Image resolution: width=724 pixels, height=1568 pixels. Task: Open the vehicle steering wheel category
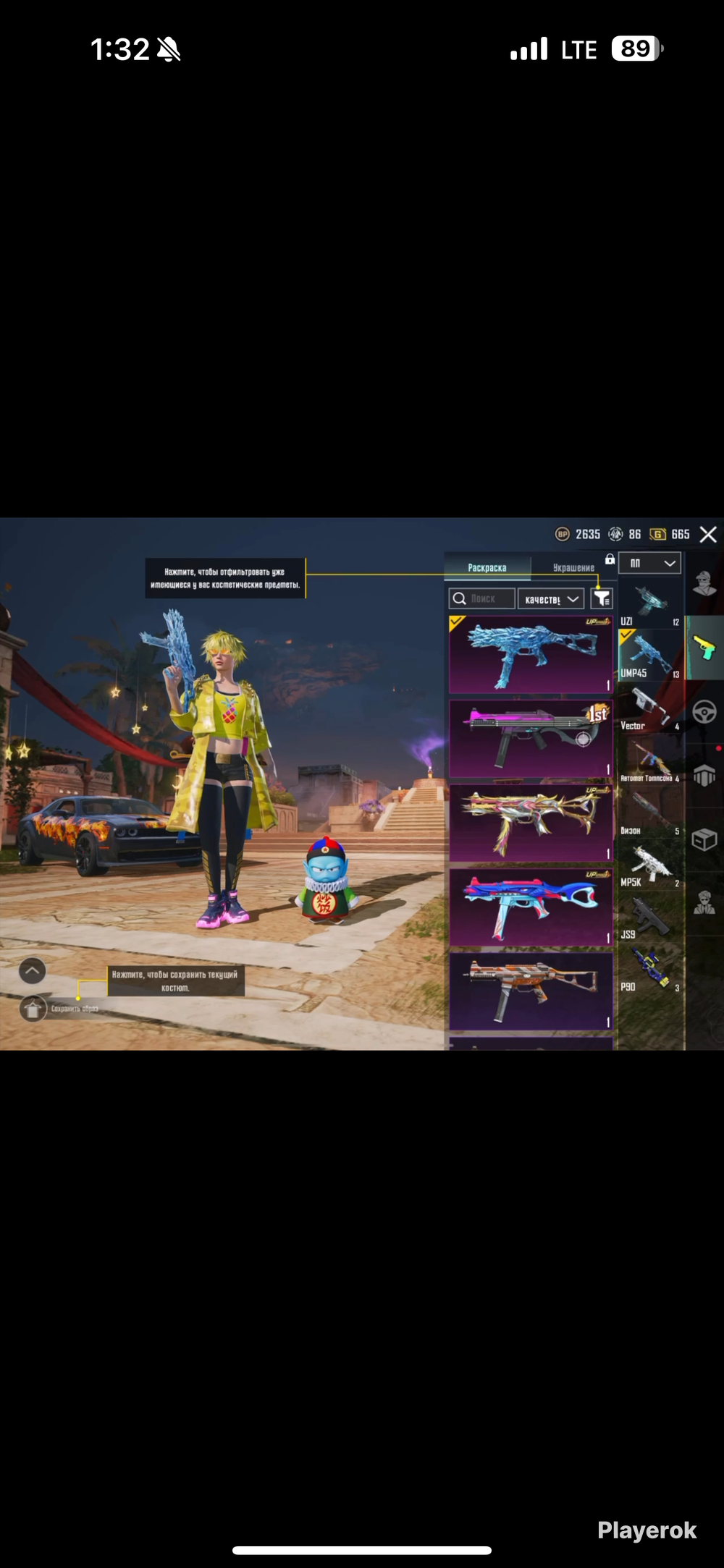[x=704, y=713]
